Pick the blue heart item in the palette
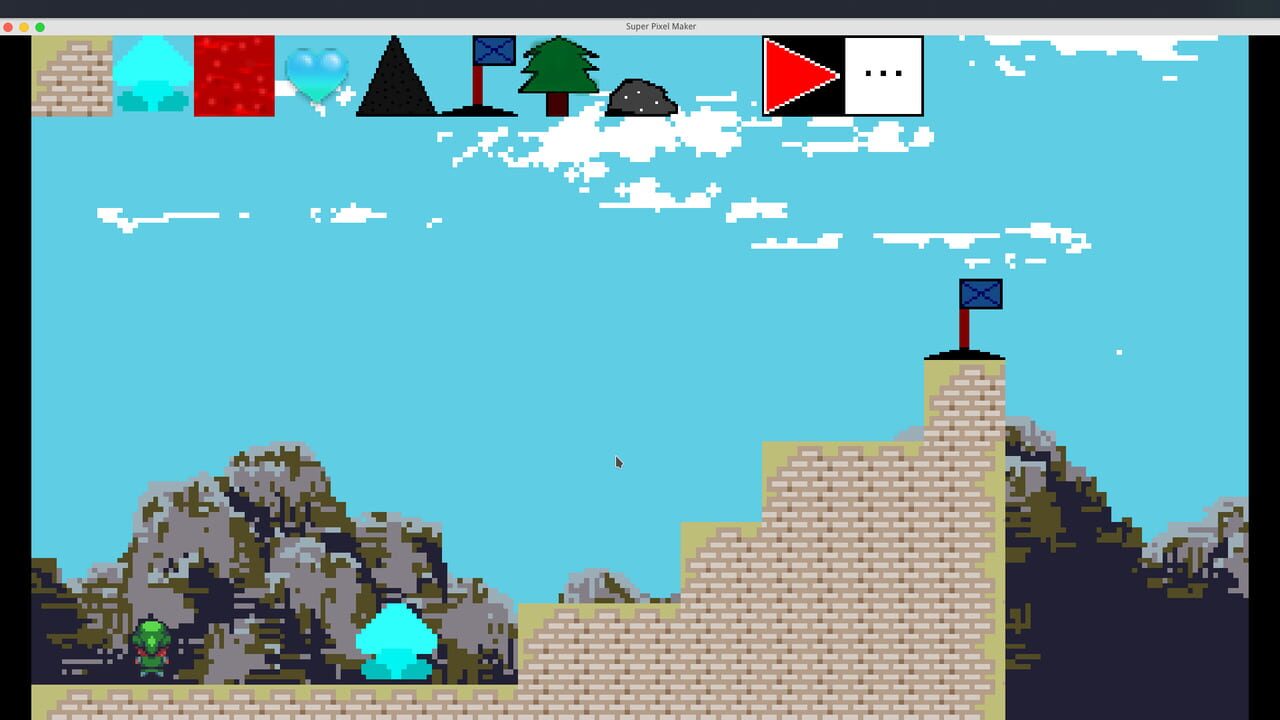Image resolution: width=1280 pixels, height=720 pixels. pyautogui.click(x=318, y=75)
